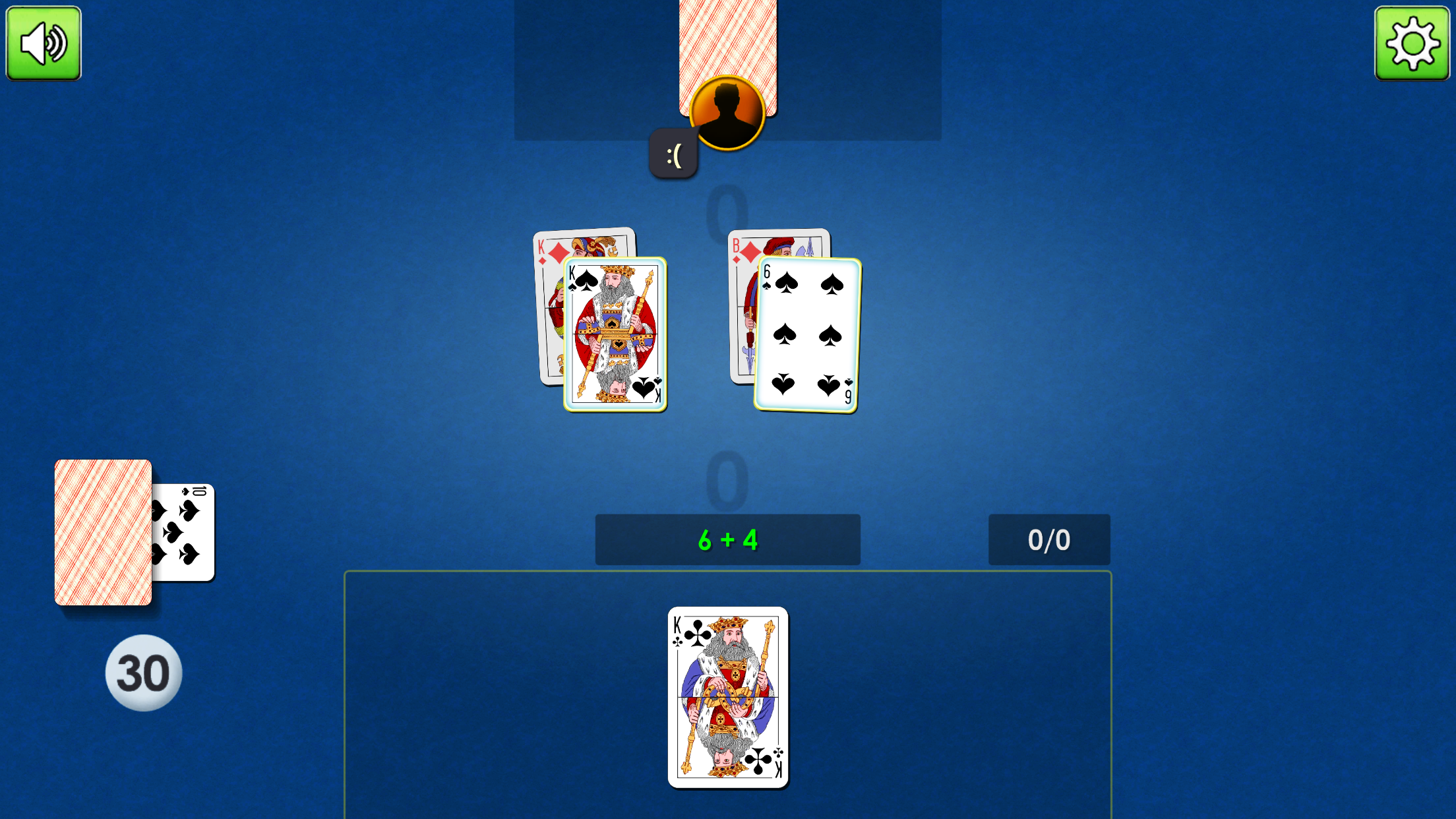Select the 6 + 4 attack tab panel
Viewport: 1456px width, 819px height.
click(727, 539)
